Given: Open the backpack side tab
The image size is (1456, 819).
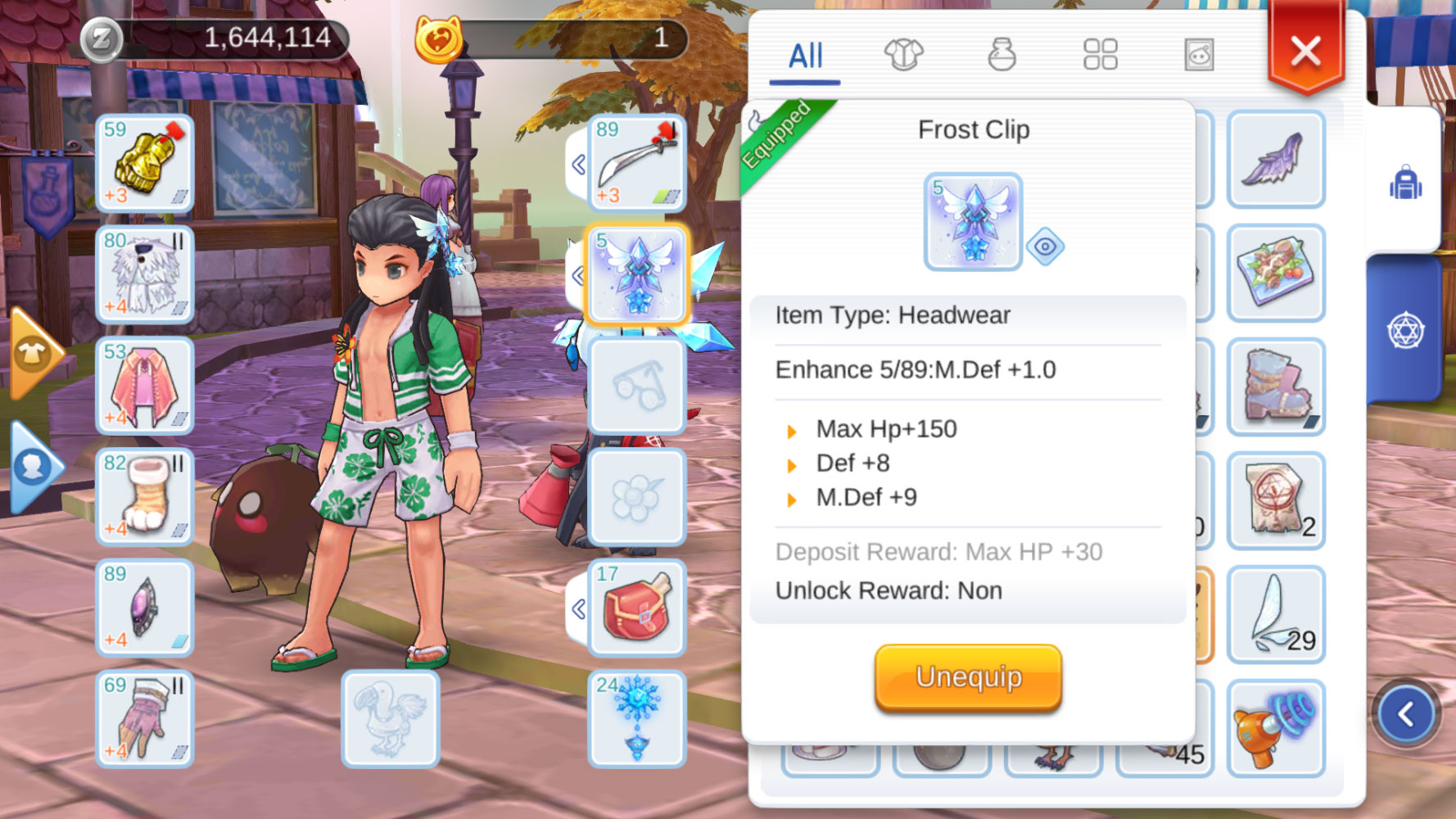Looking at the screenshot, I should point(1405,182).
